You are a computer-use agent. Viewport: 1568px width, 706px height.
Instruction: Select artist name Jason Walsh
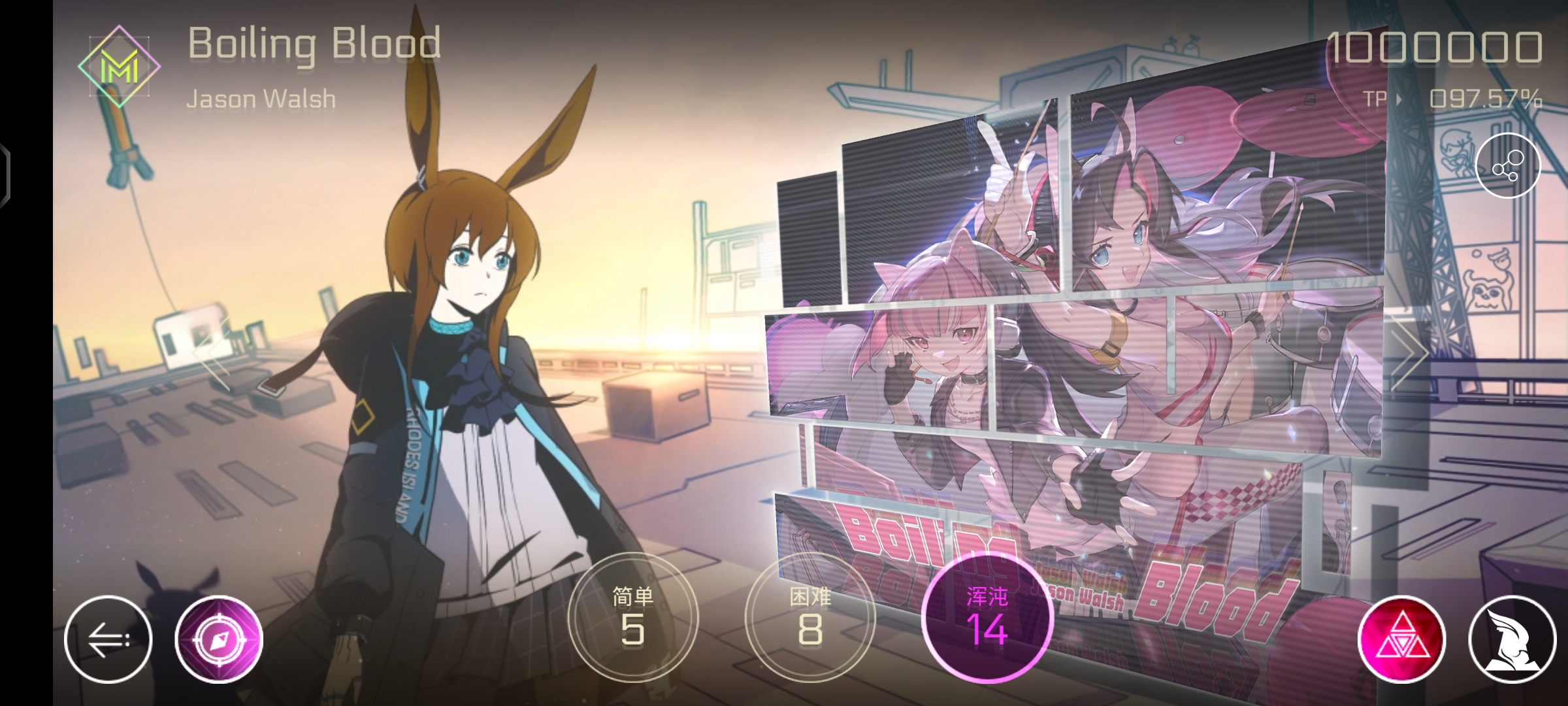point(261,99)
